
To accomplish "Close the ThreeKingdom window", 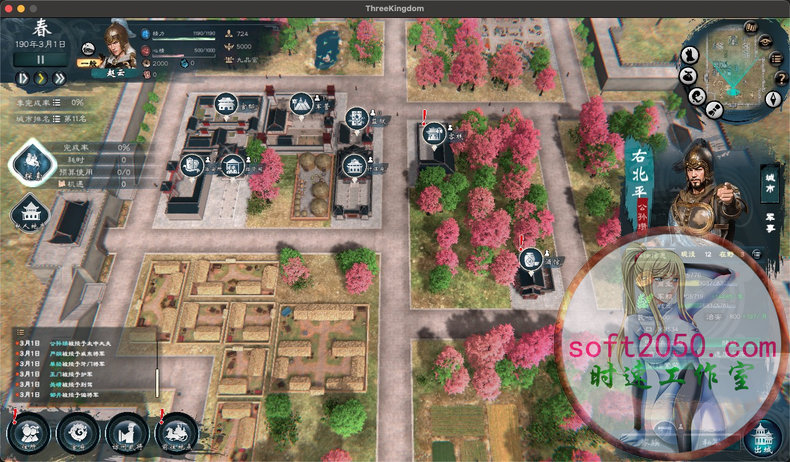I will pyautogui.click(x=8, y=8).
